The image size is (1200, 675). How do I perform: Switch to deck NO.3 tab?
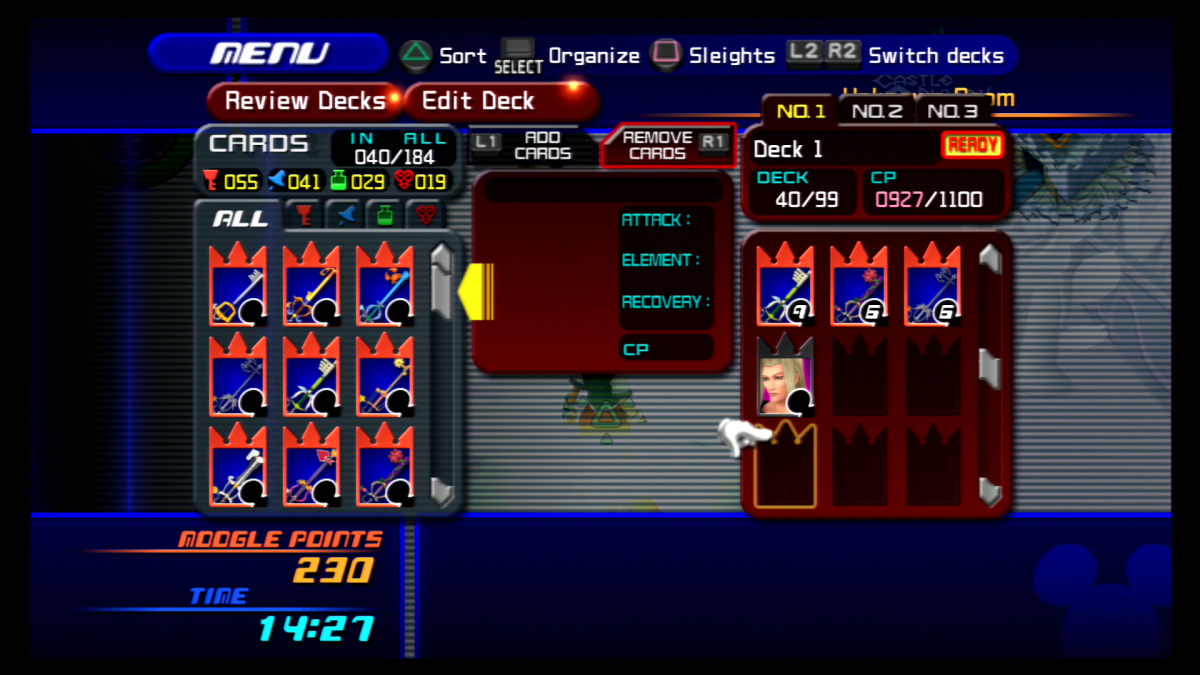coord(951,112)
